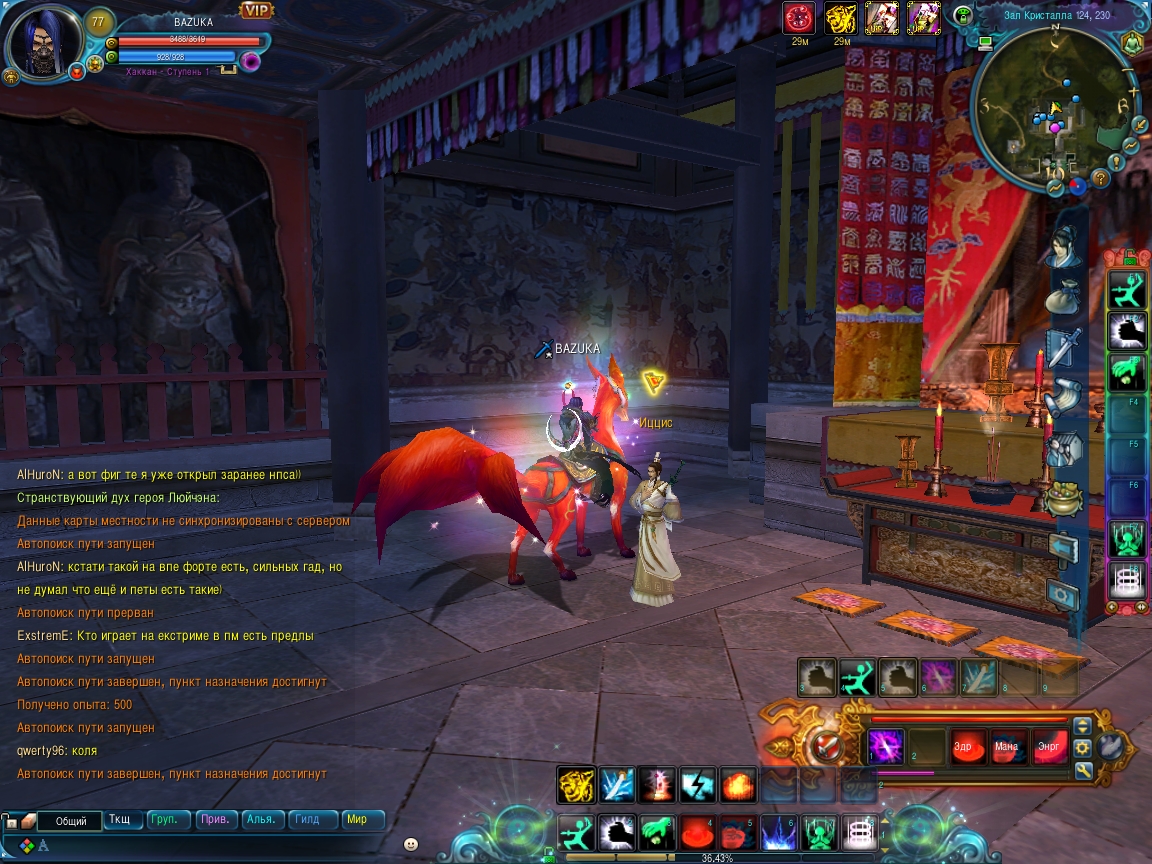Open the quest scroll icon
This screenshot has height=864, width=1152.
coord(1063,397)
